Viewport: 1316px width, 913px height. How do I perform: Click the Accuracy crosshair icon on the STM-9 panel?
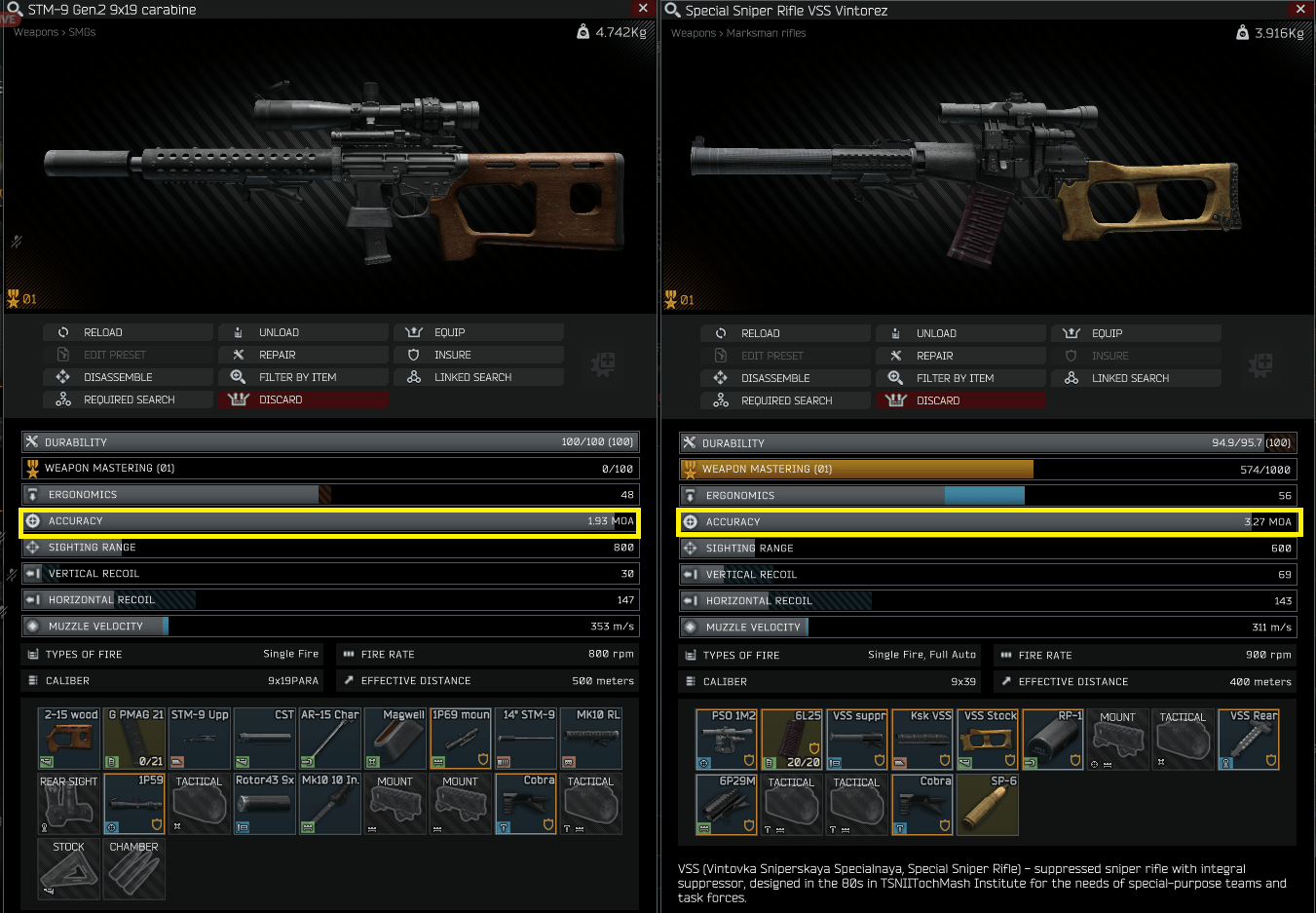coord(34,521)
